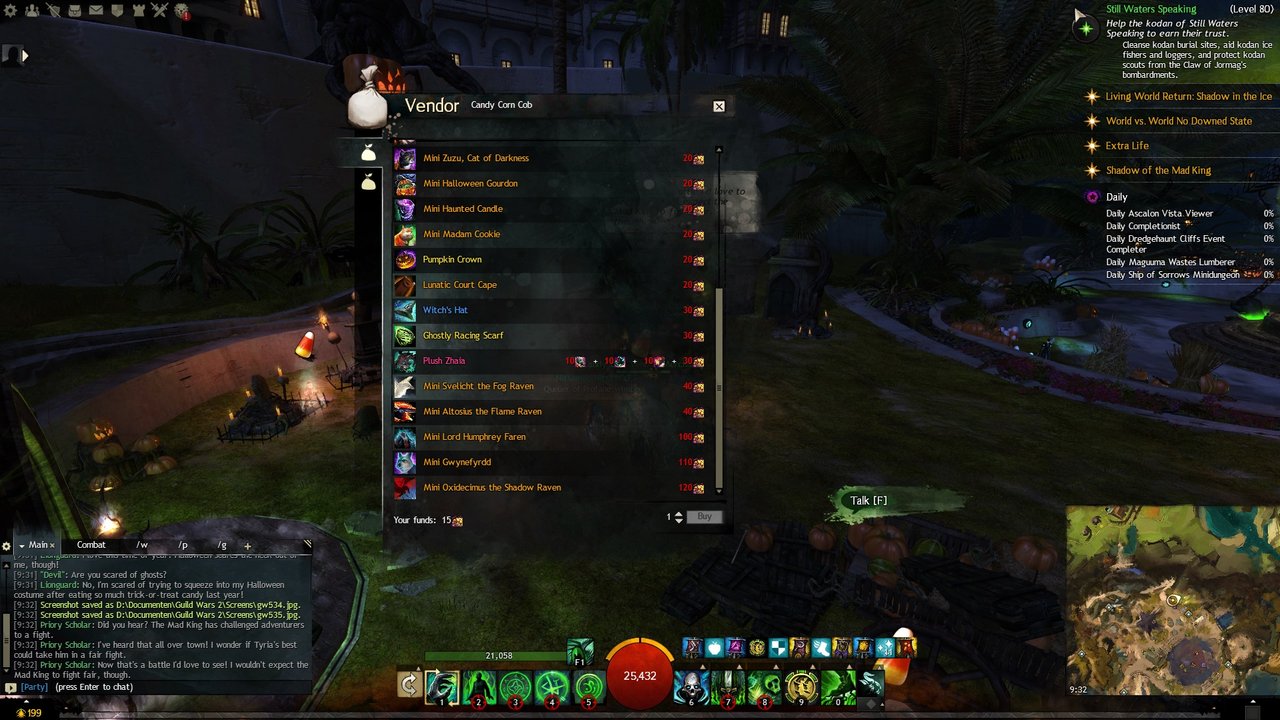Select Mini Haunted Candle row
Screen dimensions: 1280x720
click(x=463, y=209)
